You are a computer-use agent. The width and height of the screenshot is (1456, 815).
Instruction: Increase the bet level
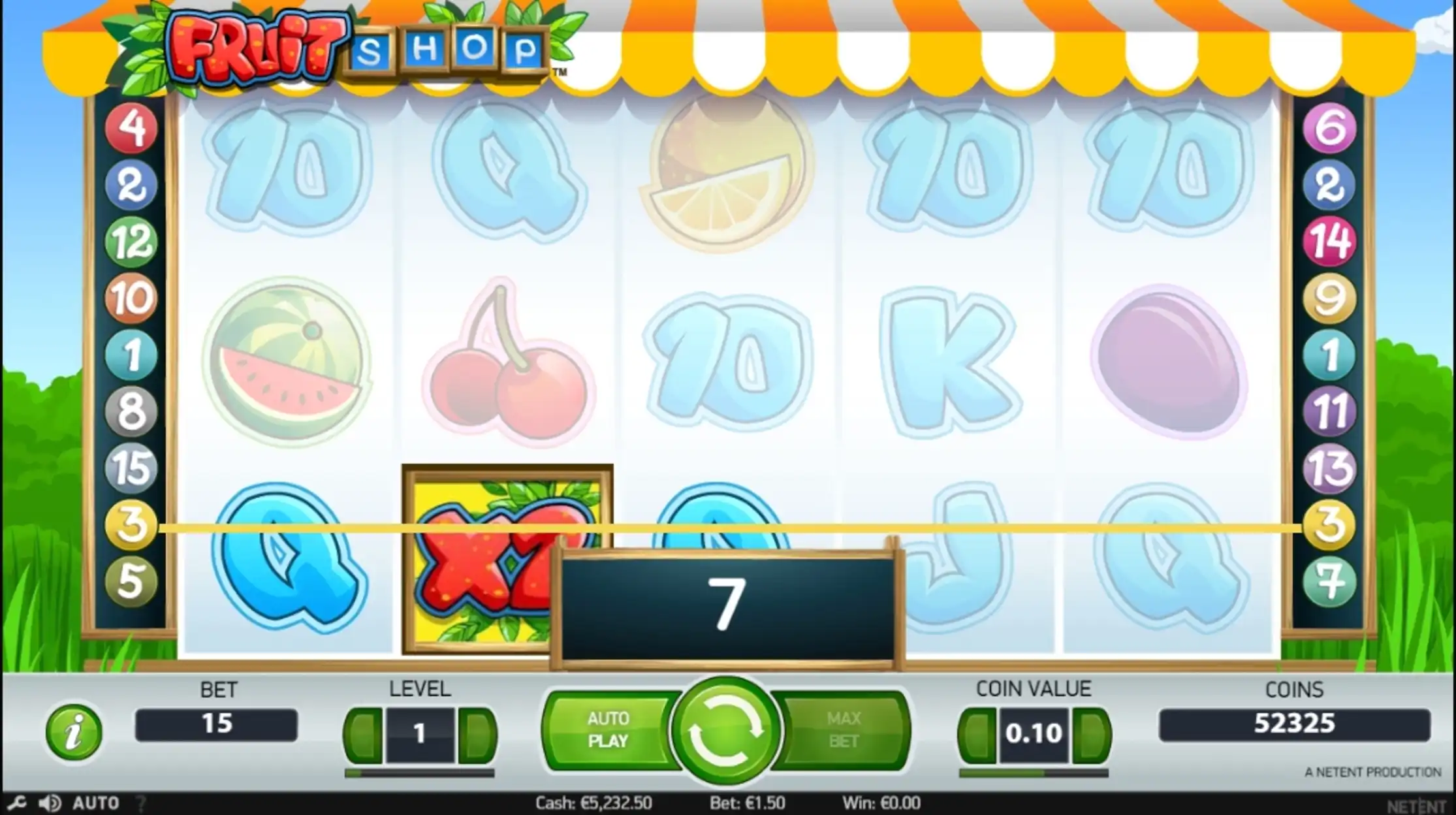[477, 734]
